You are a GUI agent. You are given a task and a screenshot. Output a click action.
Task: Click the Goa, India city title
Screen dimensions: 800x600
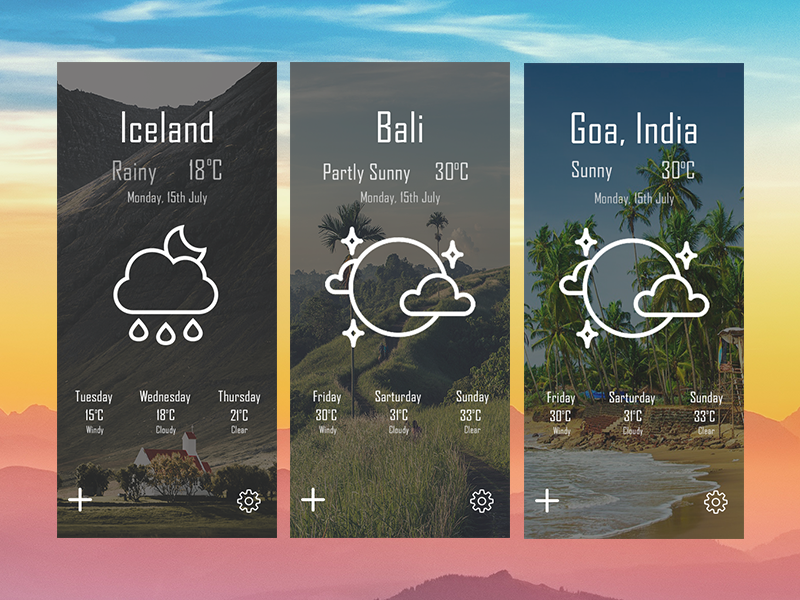click(634, 129)
